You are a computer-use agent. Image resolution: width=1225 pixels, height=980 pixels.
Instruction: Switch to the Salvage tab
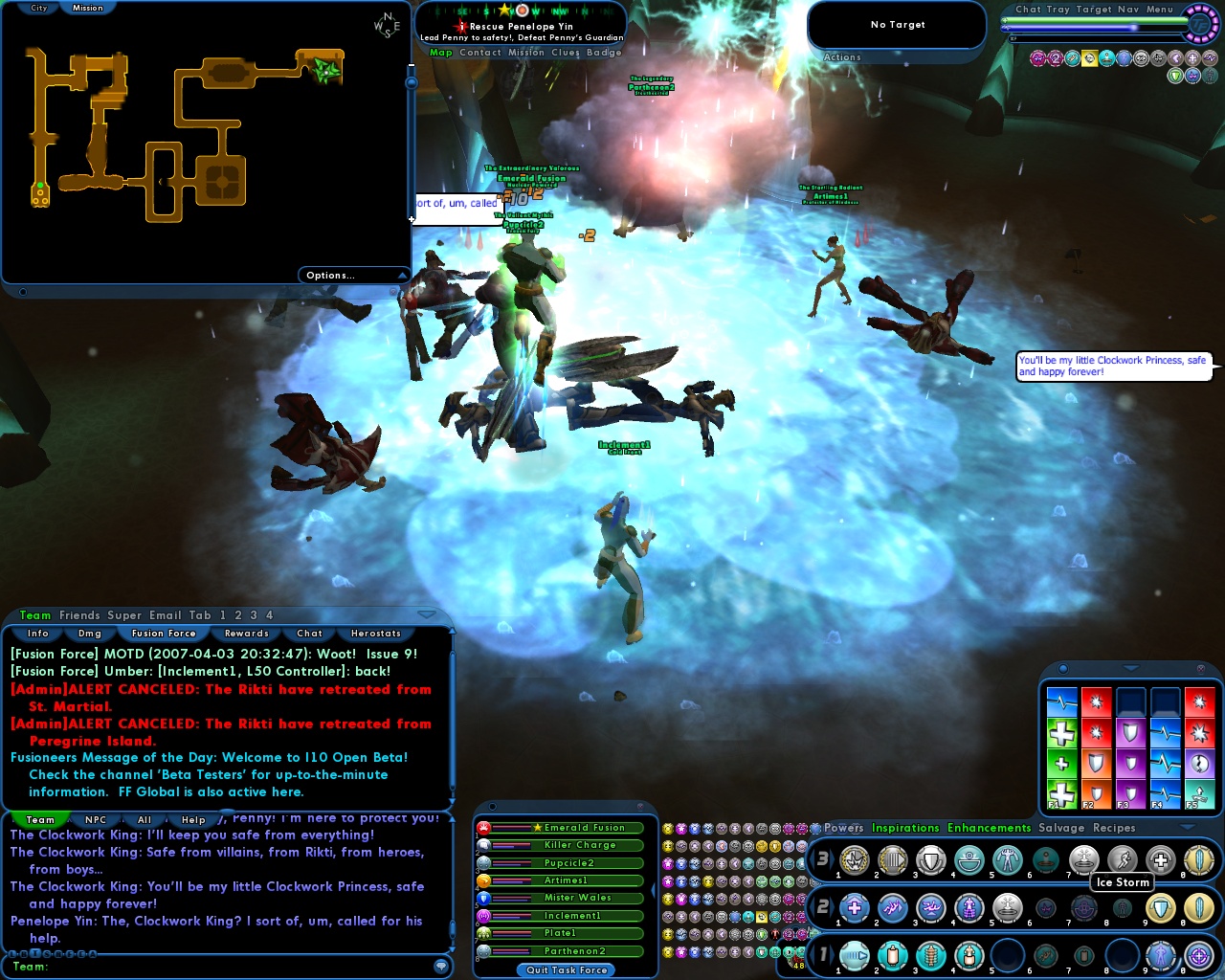pos(1060,828)
